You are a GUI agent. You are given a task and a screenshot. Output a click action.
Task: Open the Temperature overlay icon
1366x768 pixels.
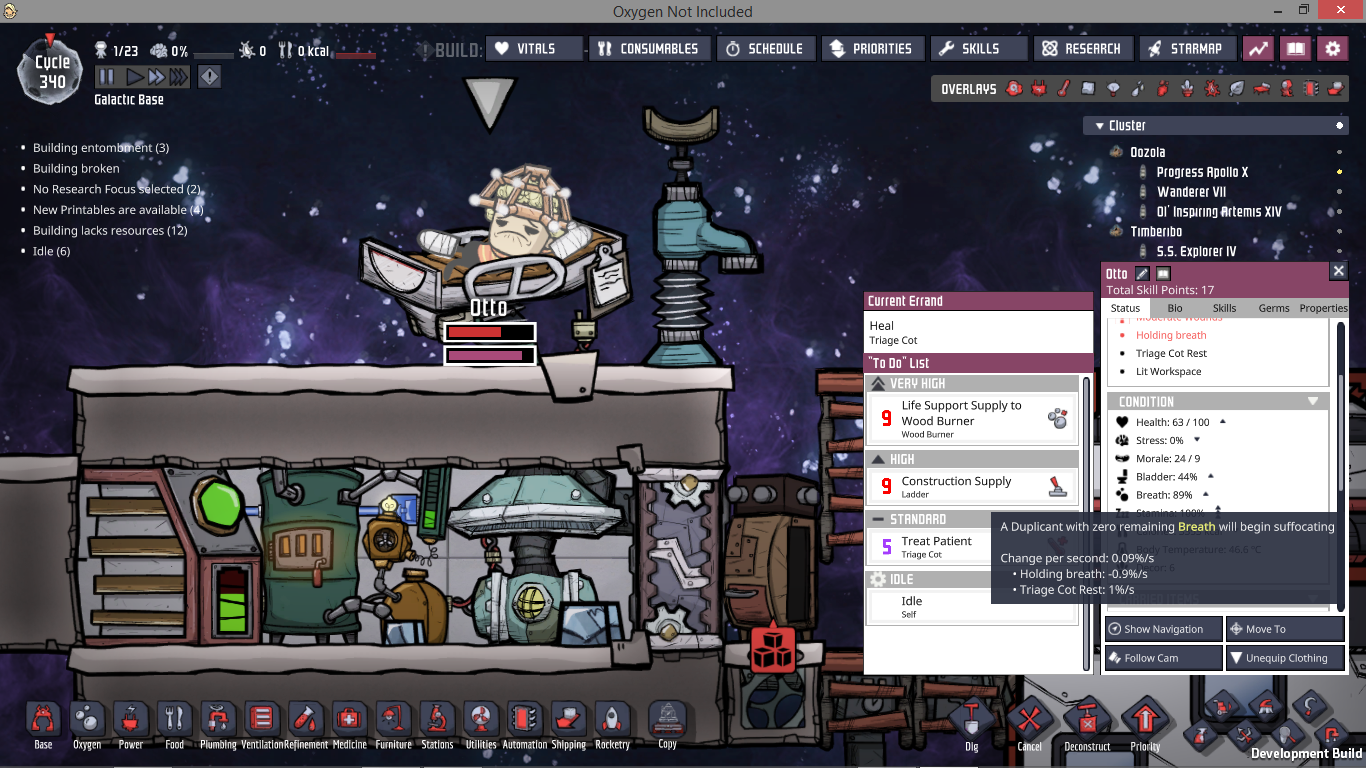pos(1061,88)
